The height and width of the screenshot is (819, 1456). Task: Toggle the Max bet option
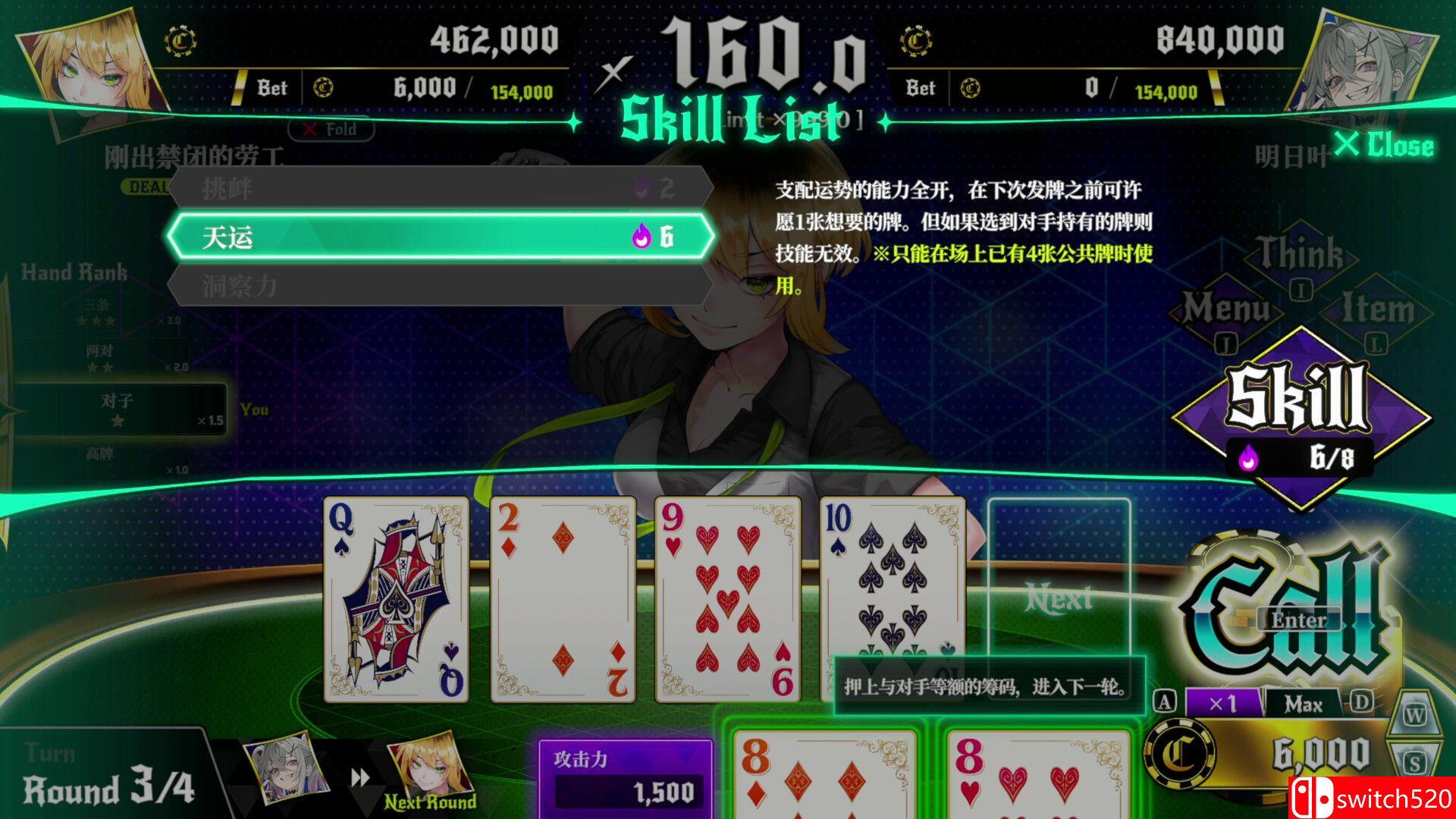click(x=1303, y=702)
